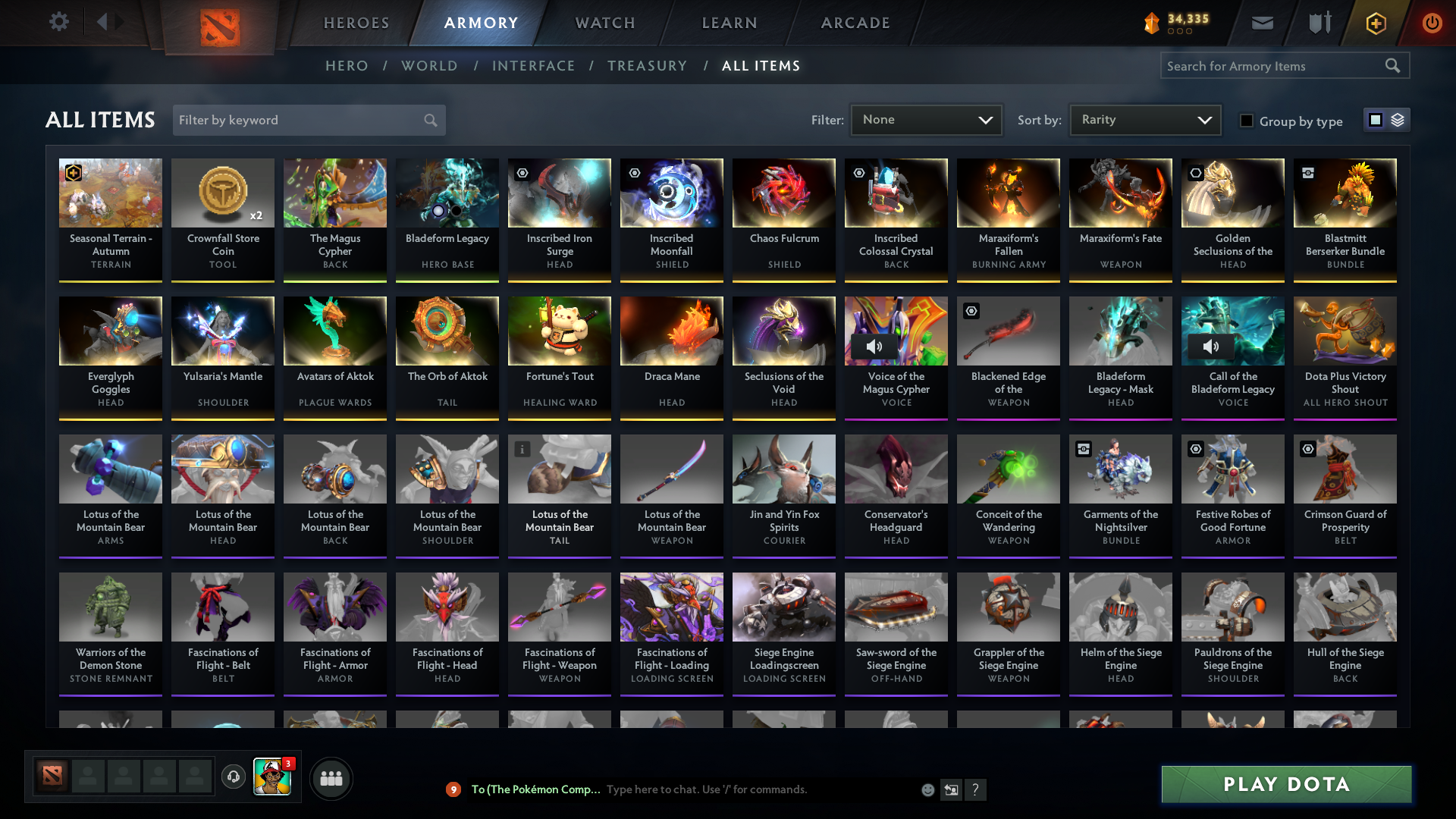Open the armory shield and sword icon
This screenshot has width=1456, height=819.
1319,23
